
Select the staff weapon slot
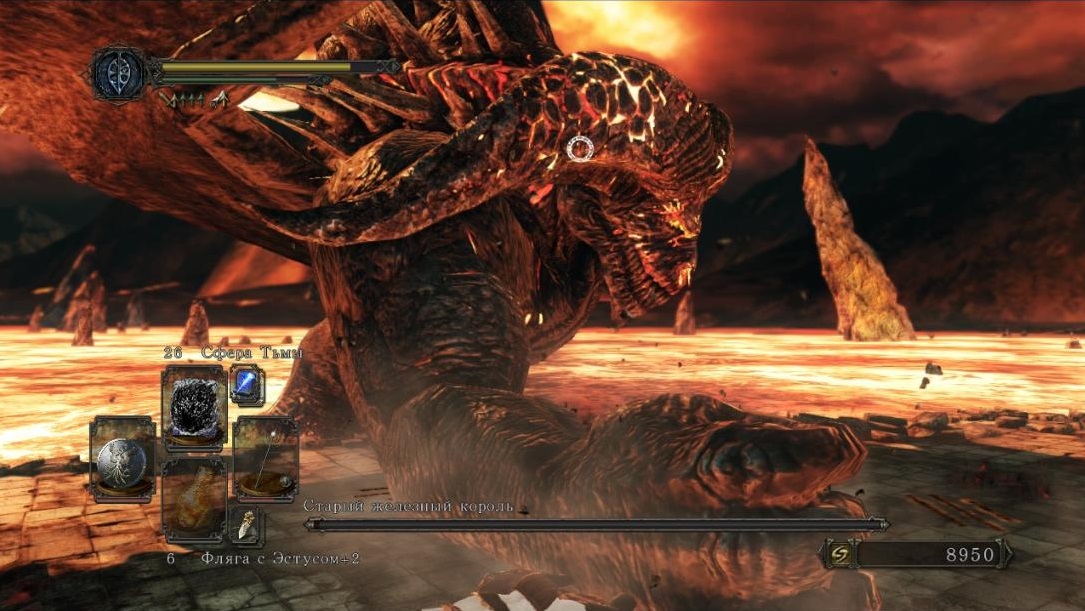265,459
